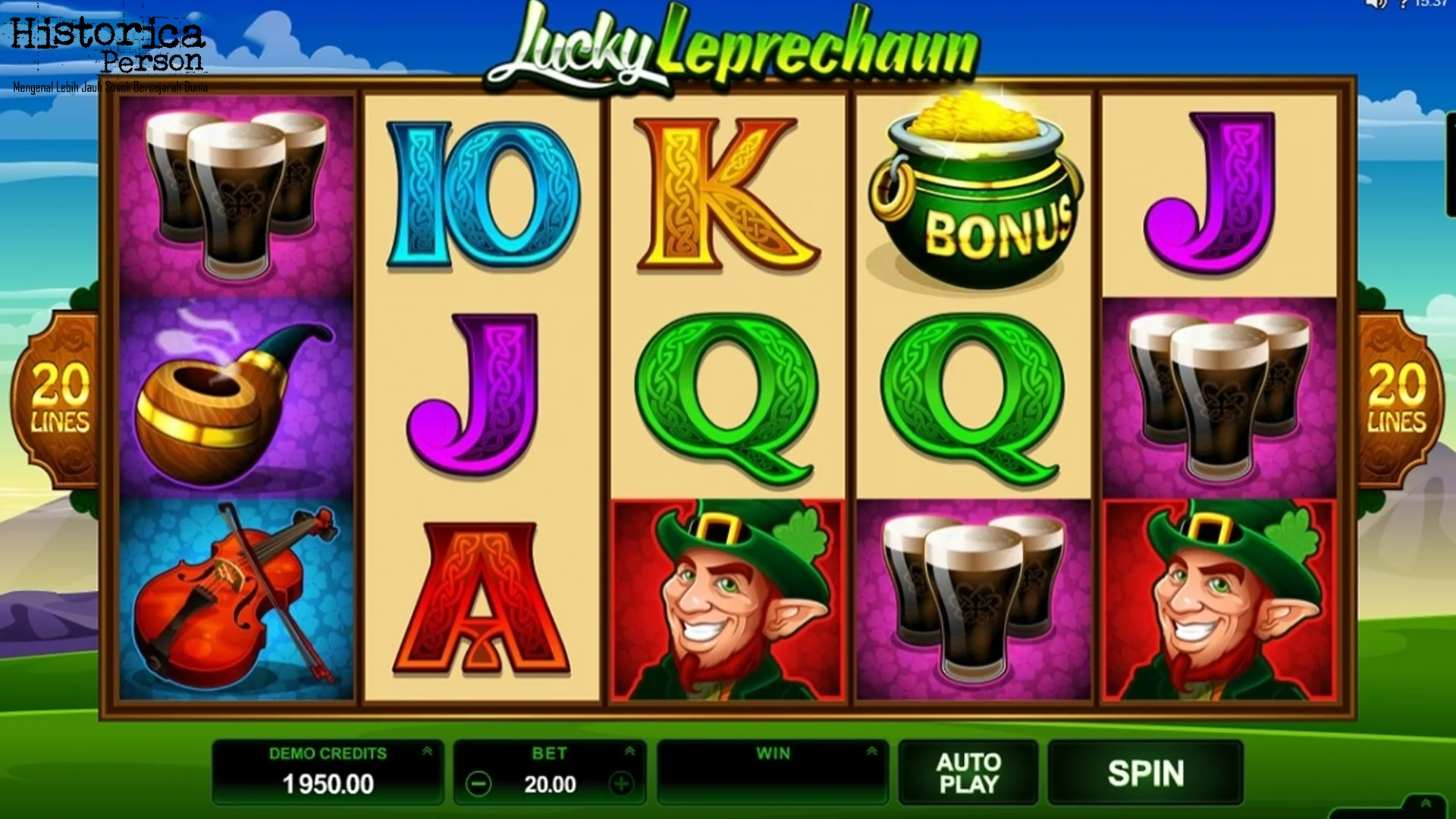This screenshot has height=819, width=1456.
Task: Expand the DEMO CREDITS panel chevron
Action: pos(427,752)
